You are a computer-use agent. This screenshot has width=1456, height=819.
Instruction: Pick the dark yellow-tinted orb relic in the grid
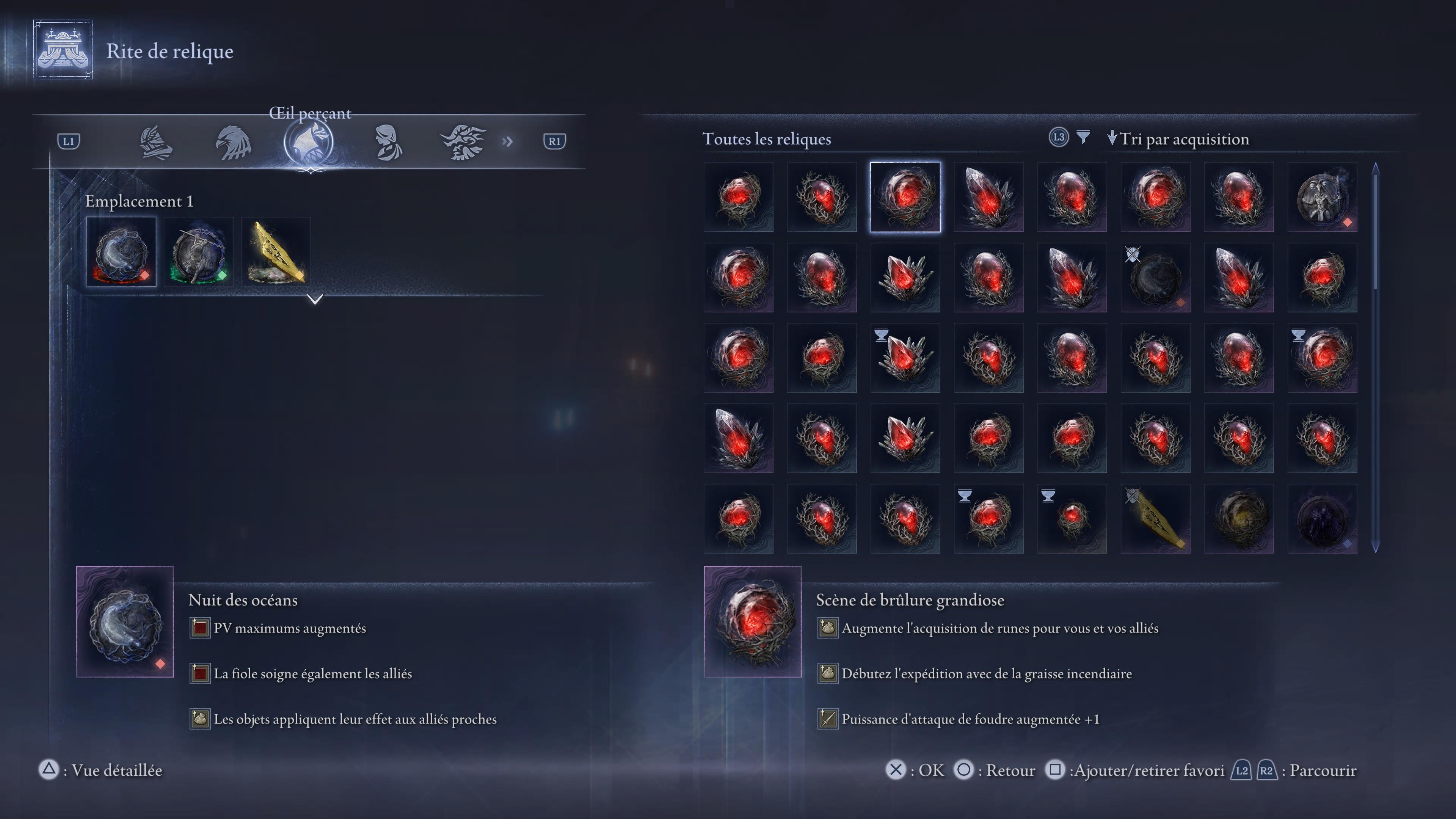click(1238, 518)
